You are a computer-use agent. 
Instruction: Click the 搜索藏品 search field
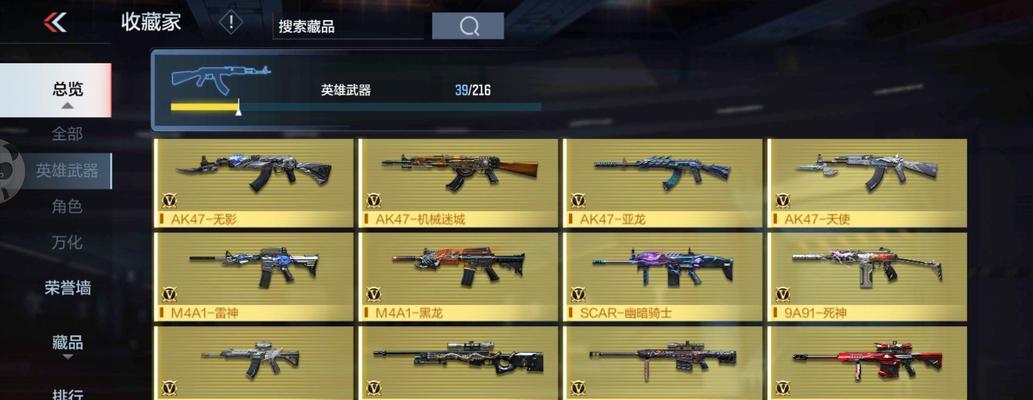coord(348,26)
